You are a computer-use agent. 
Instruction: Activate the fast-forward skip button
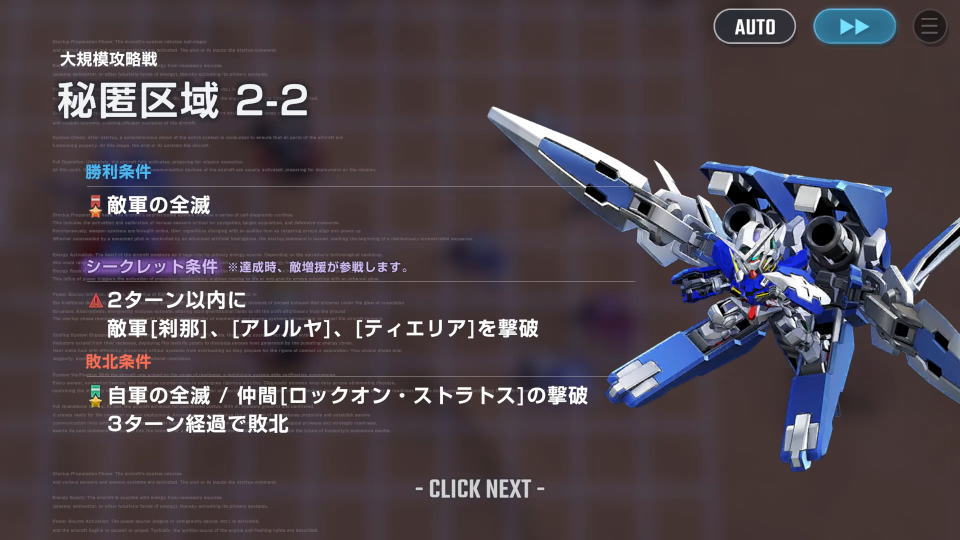pyautogui.click(x=854, y=27)
